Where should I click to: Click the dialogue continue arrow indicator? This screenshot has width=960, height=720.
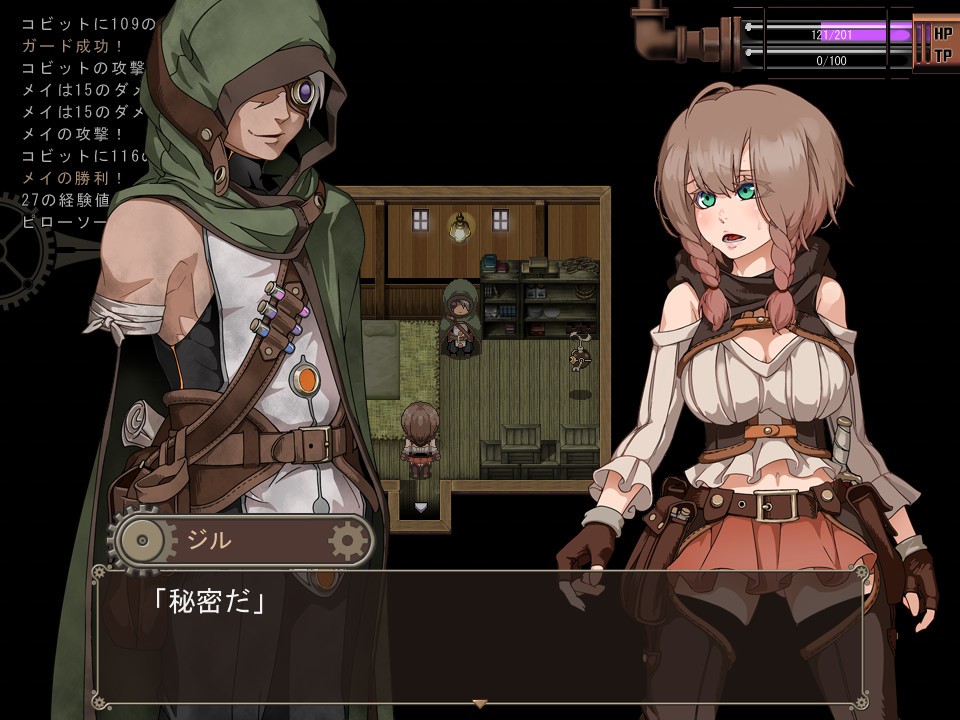pyautogui.click(x=479, y=704)
